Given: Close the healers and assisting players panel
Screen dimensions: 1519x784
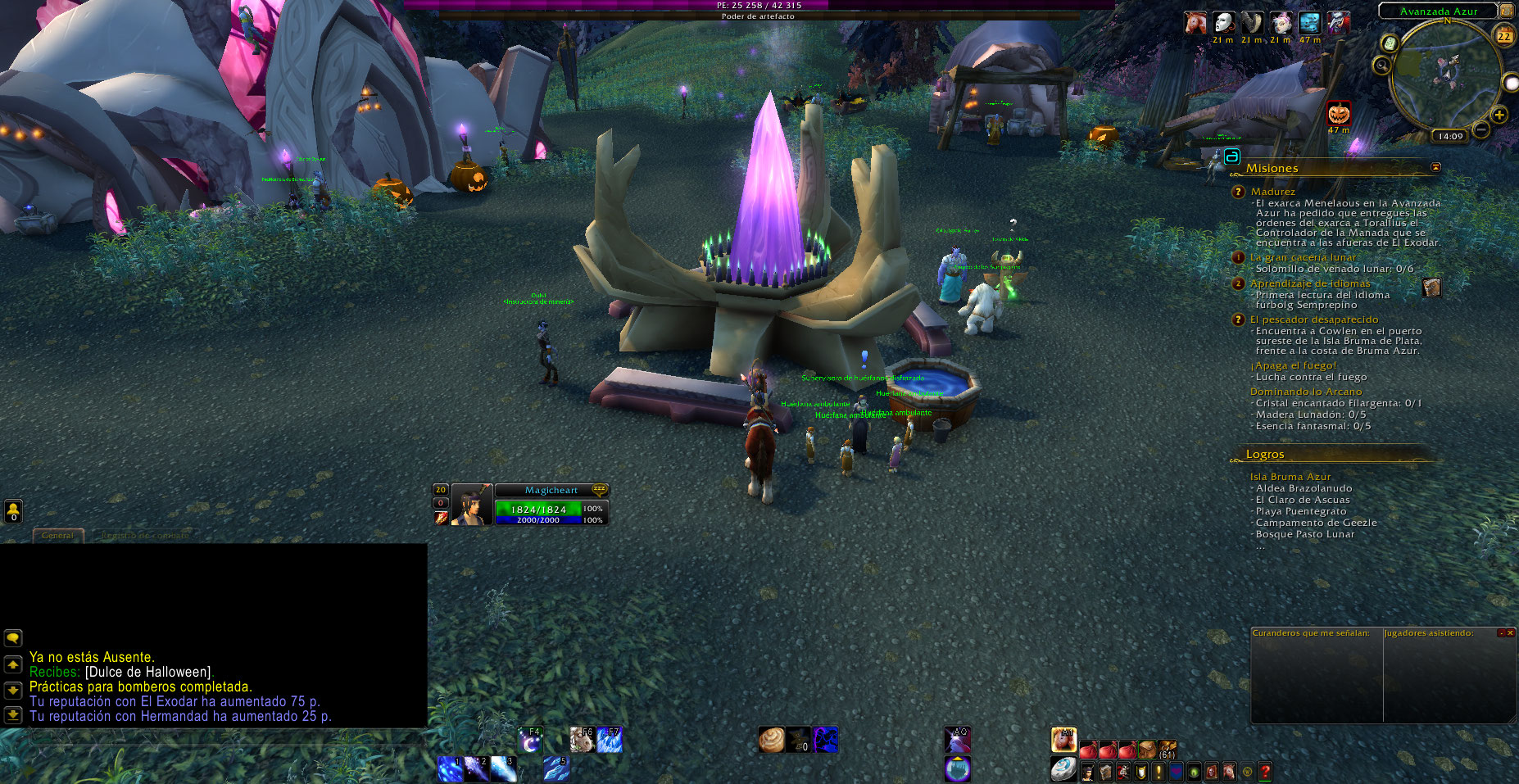Looking at the screenshot, I should coord(1510,632).
